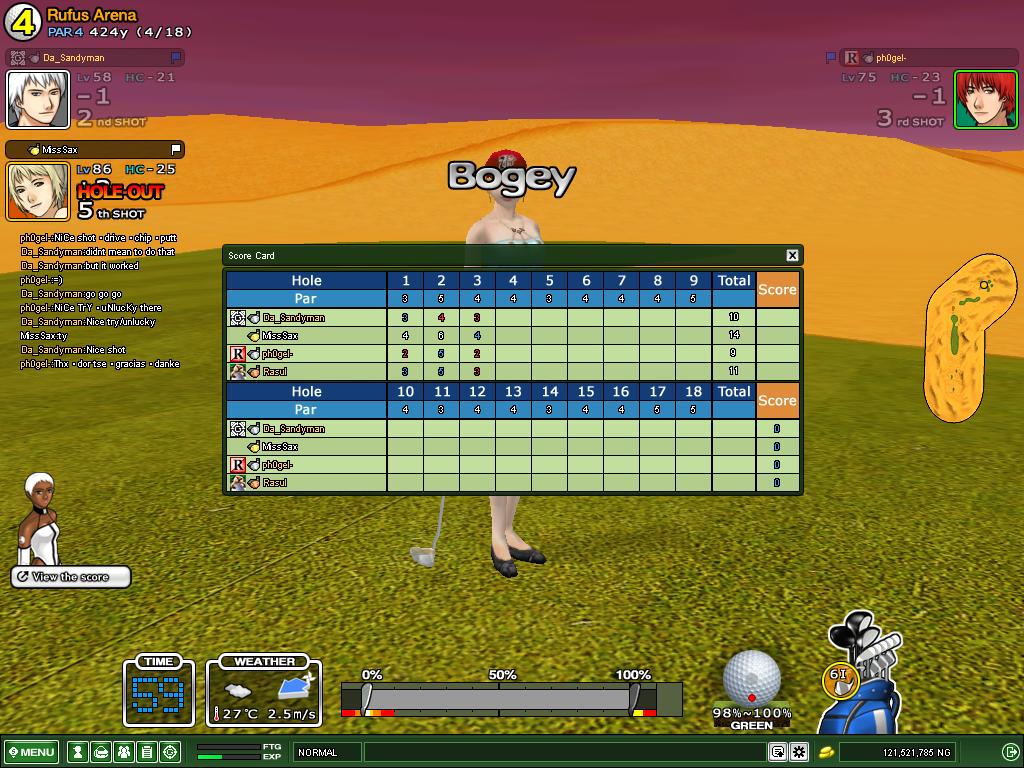Open the MENU button
The image size is (1024, 768).
tap(32, 752)
